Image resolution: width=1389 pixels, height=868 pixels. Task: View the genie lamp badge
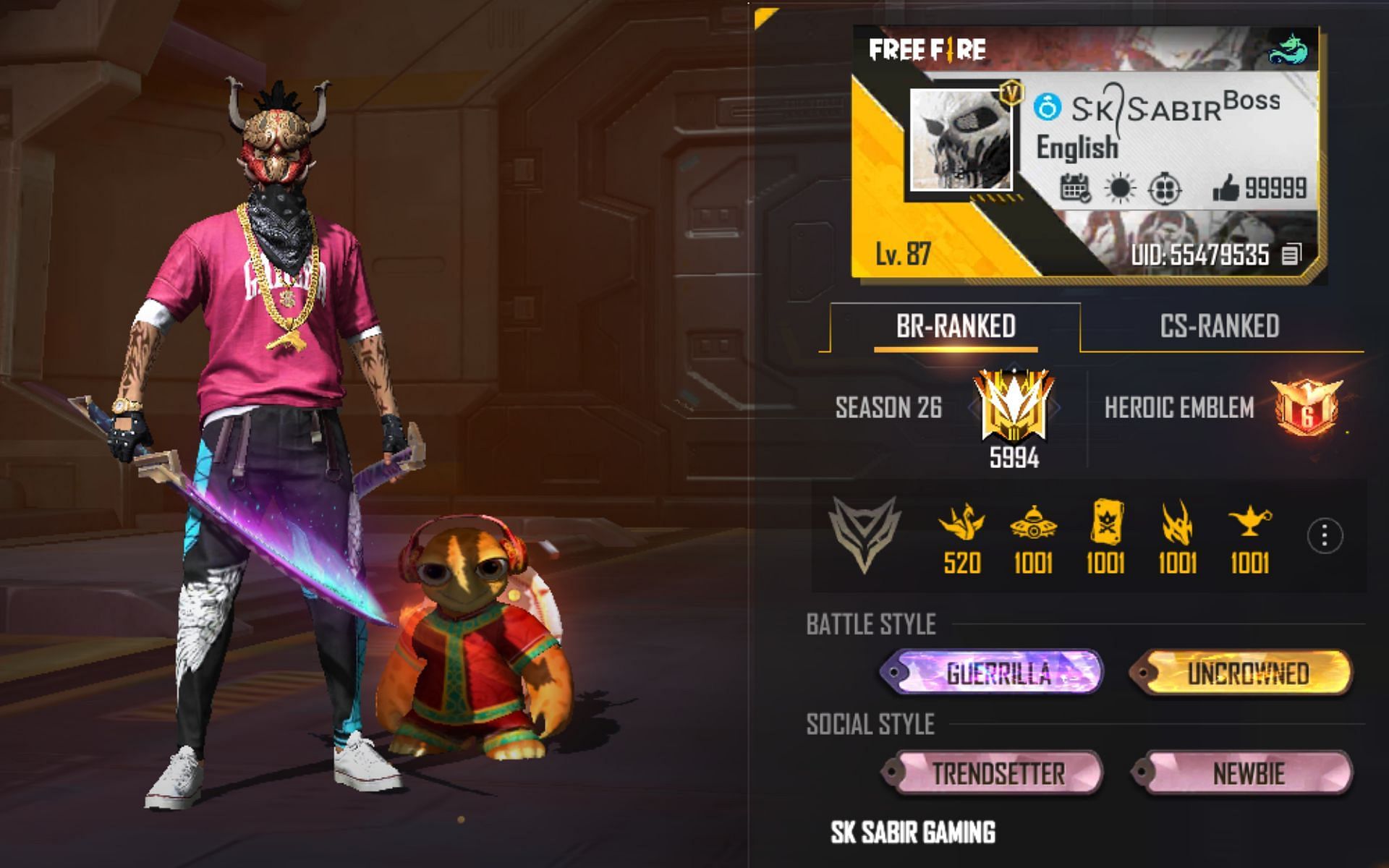tap(1249, 522)
